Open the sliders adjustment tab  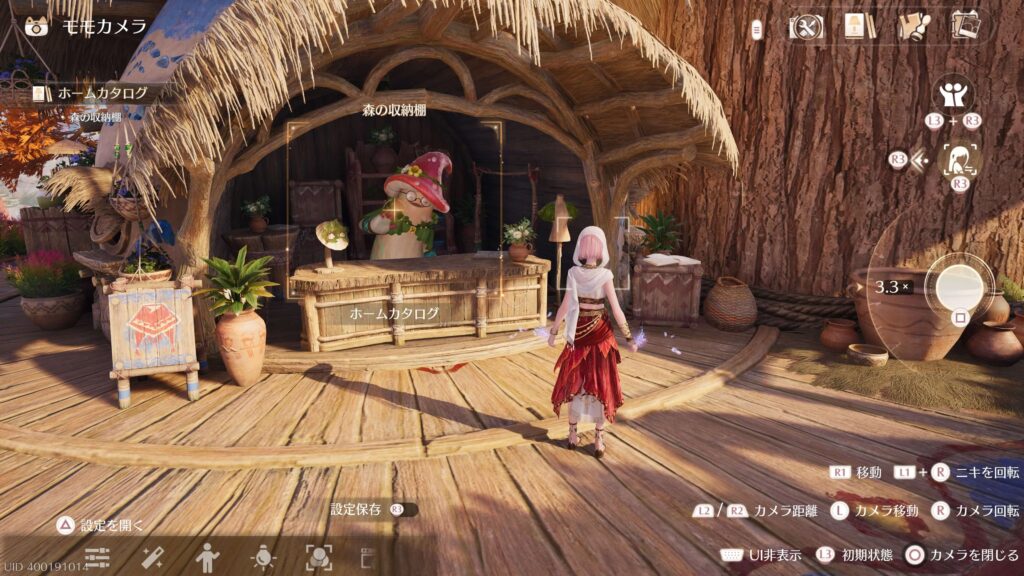tap(97, 557)
